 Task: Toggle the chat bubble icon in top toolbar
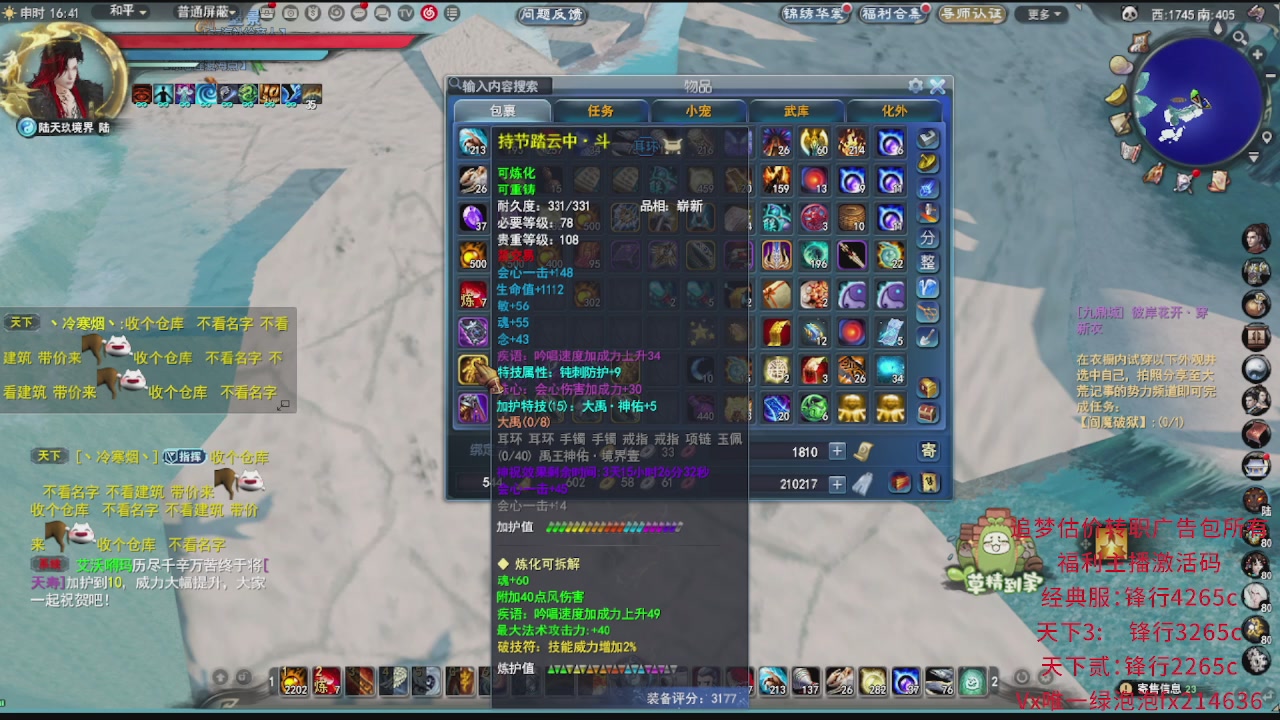[358, 13]
